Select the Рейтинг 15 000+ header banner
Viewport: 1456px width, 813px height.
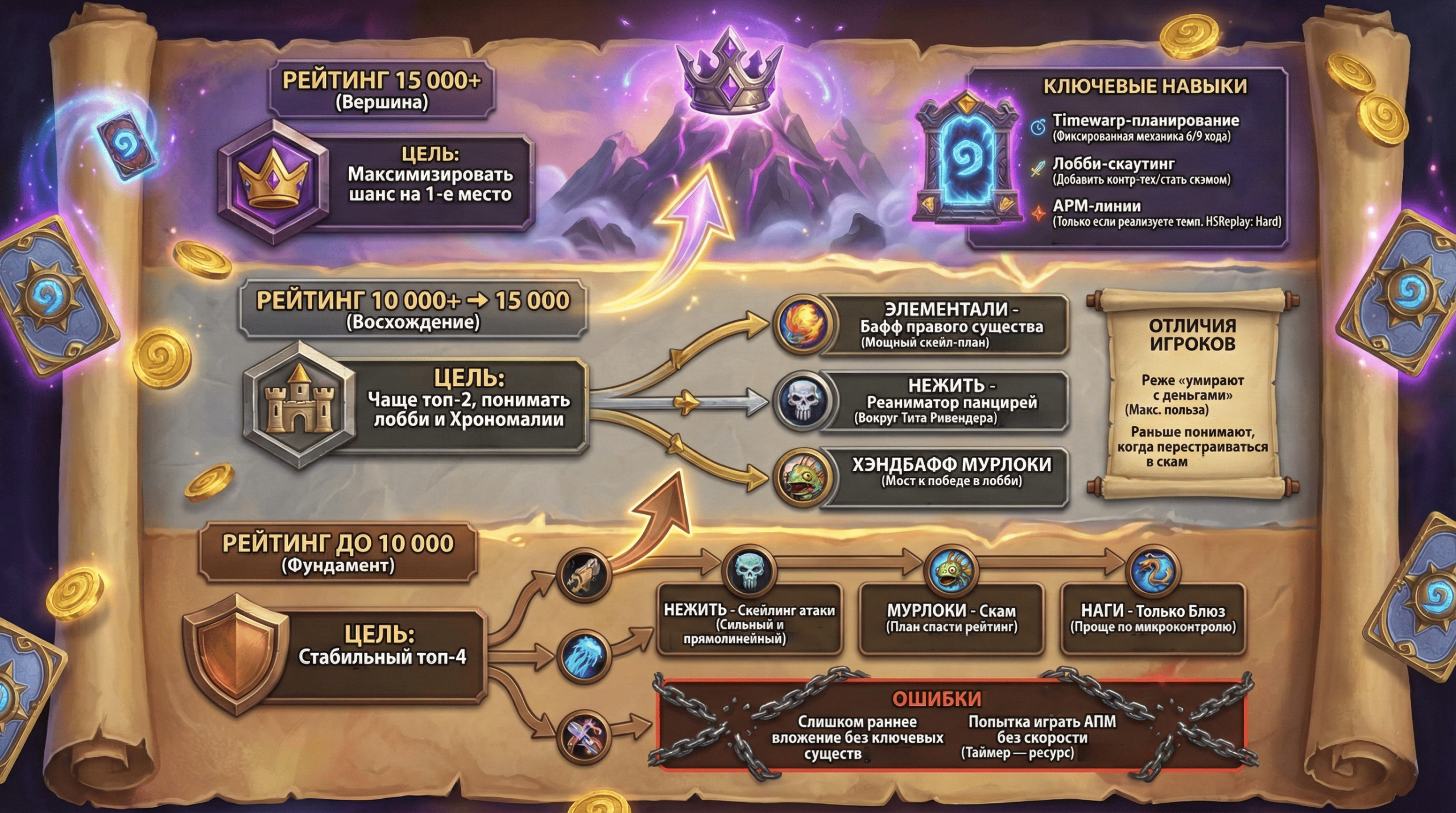(x=381, y=90)
